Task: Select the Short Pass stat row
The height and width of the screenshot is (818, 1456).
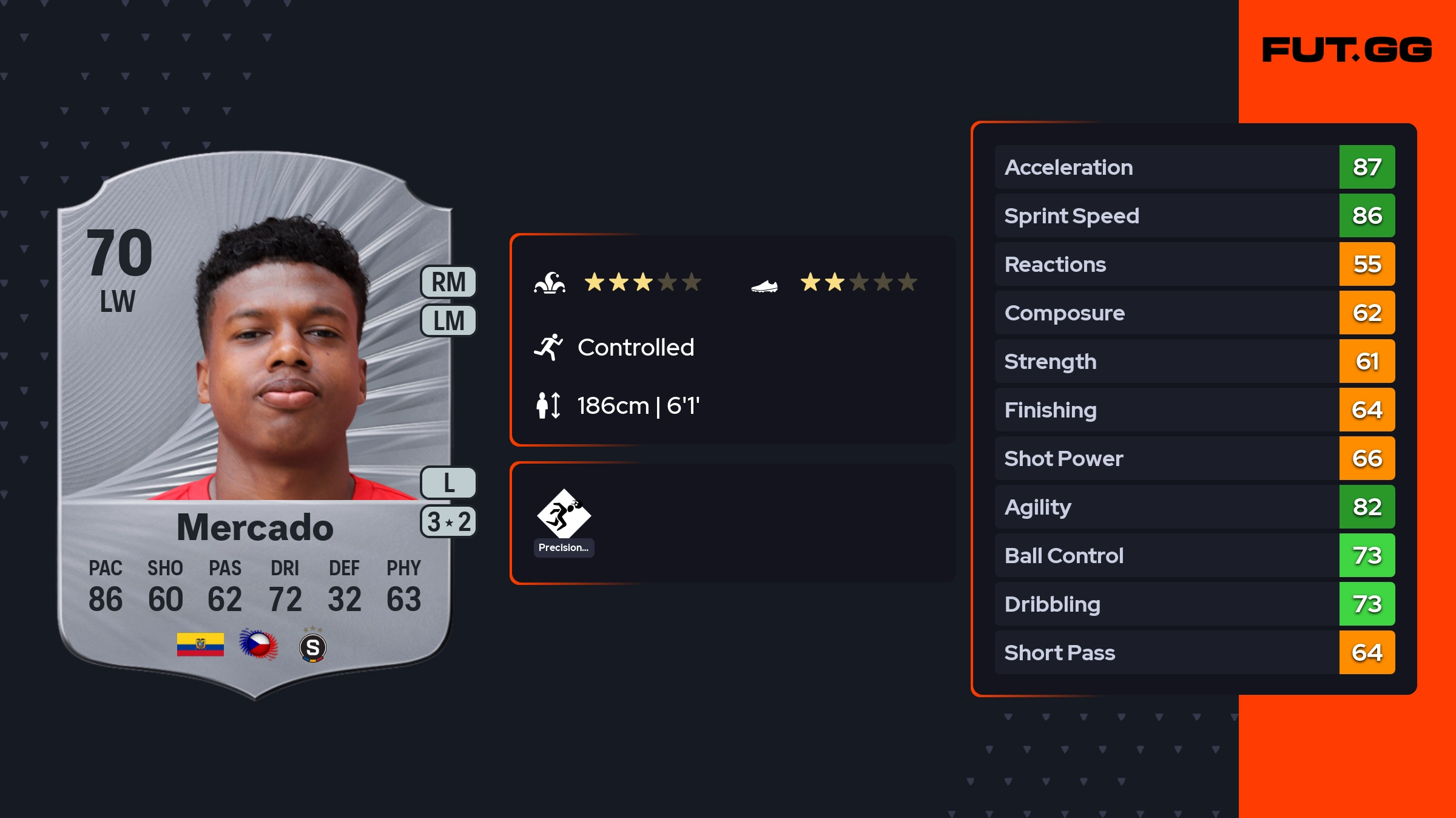Action: click(x=1194, y=652)
